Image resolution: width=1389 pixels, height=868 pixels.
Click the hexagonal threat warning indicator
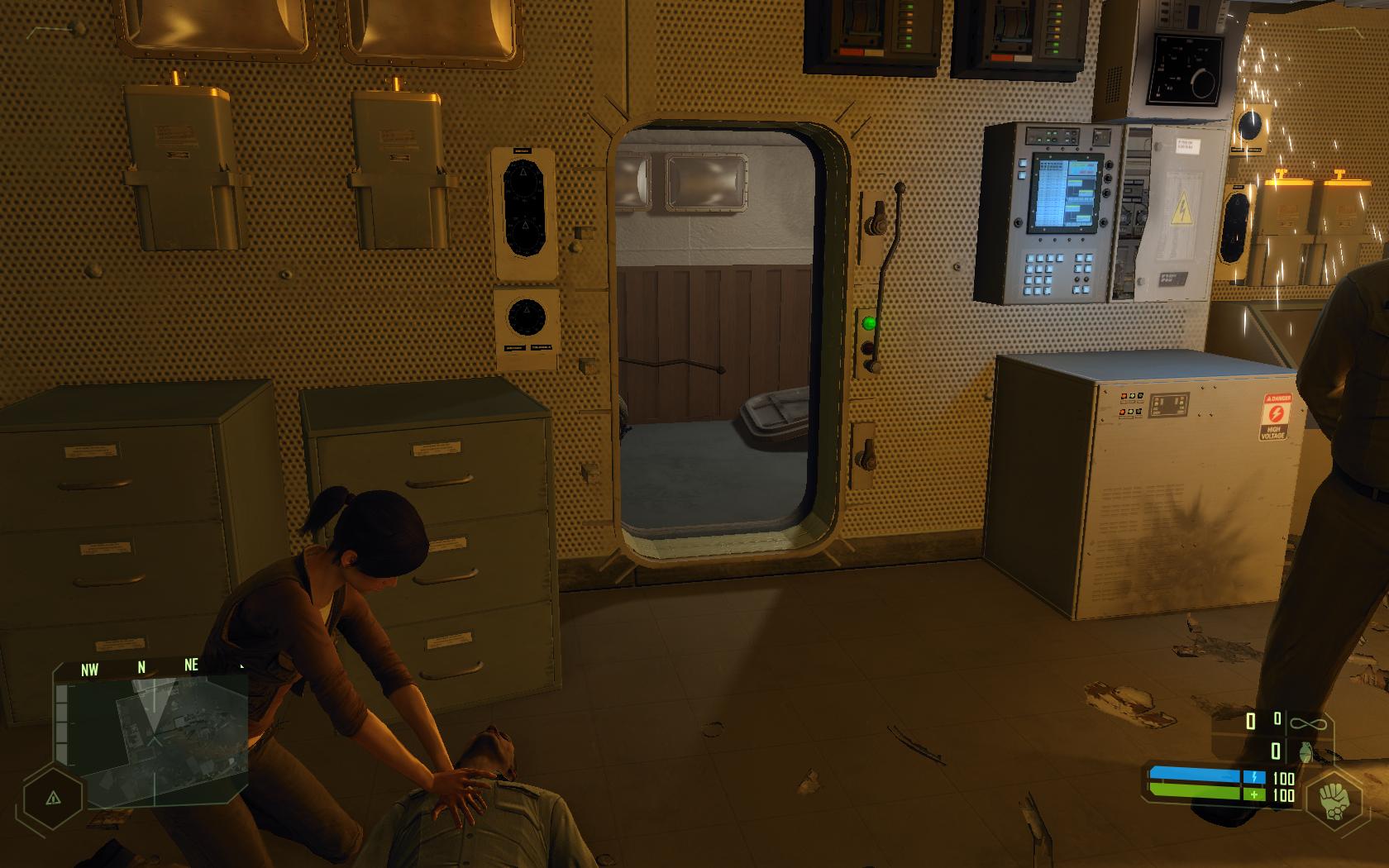pos(53,799)
